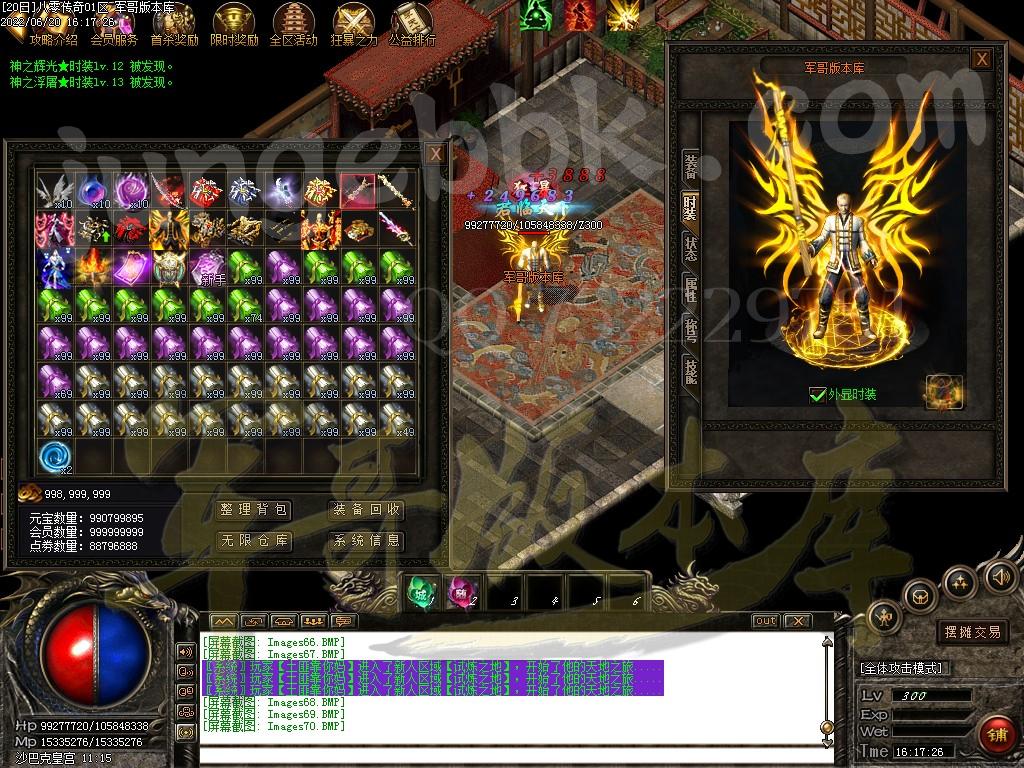This screenshot has height=768, width=1024.
Task: Switch to the 状态 status tab
Action: pyautogui.click(x=690, y=246)
